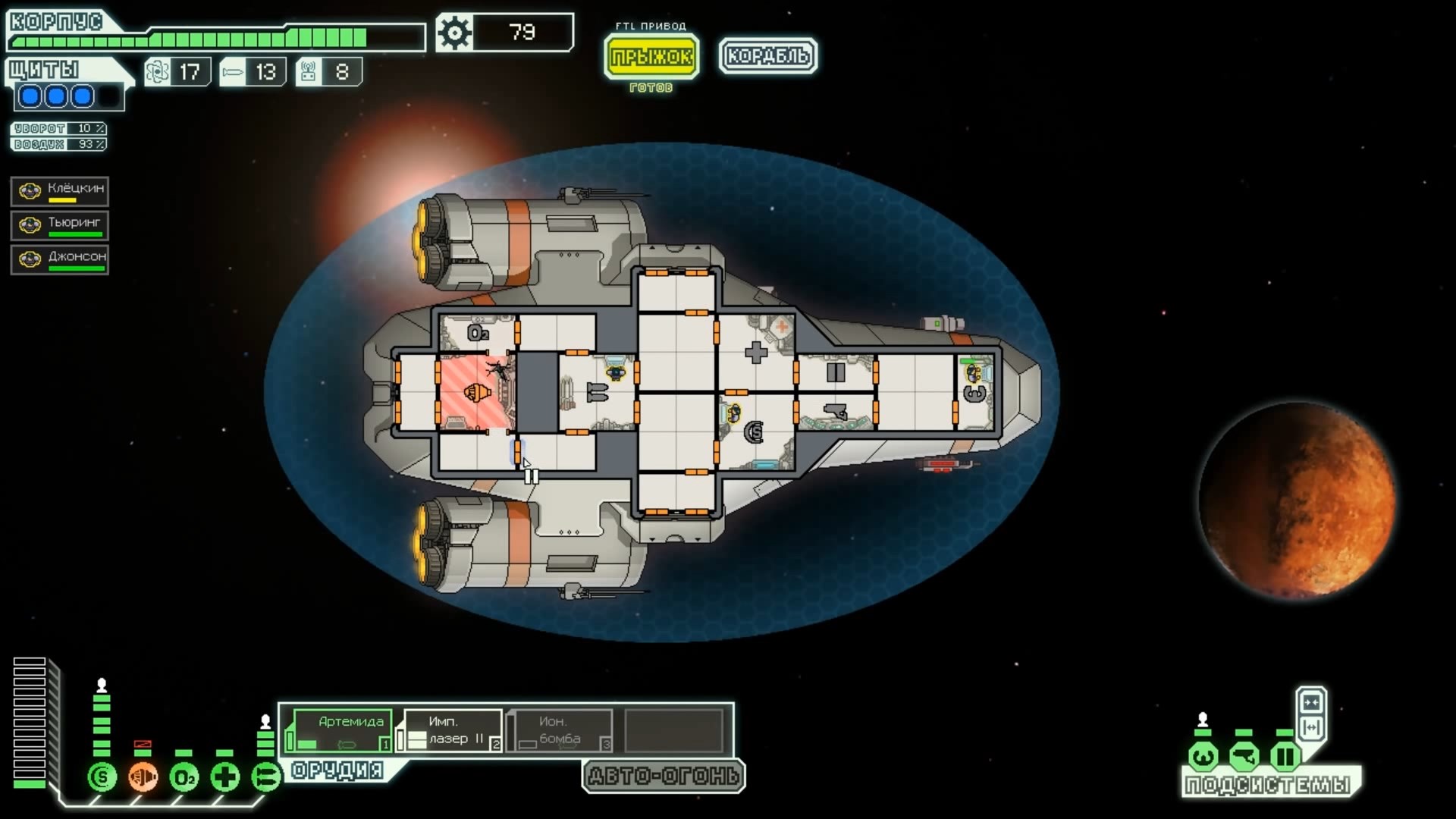Open all doors with the upper door button
Screen dimensions: 1456x819
tap(1311, 701)
